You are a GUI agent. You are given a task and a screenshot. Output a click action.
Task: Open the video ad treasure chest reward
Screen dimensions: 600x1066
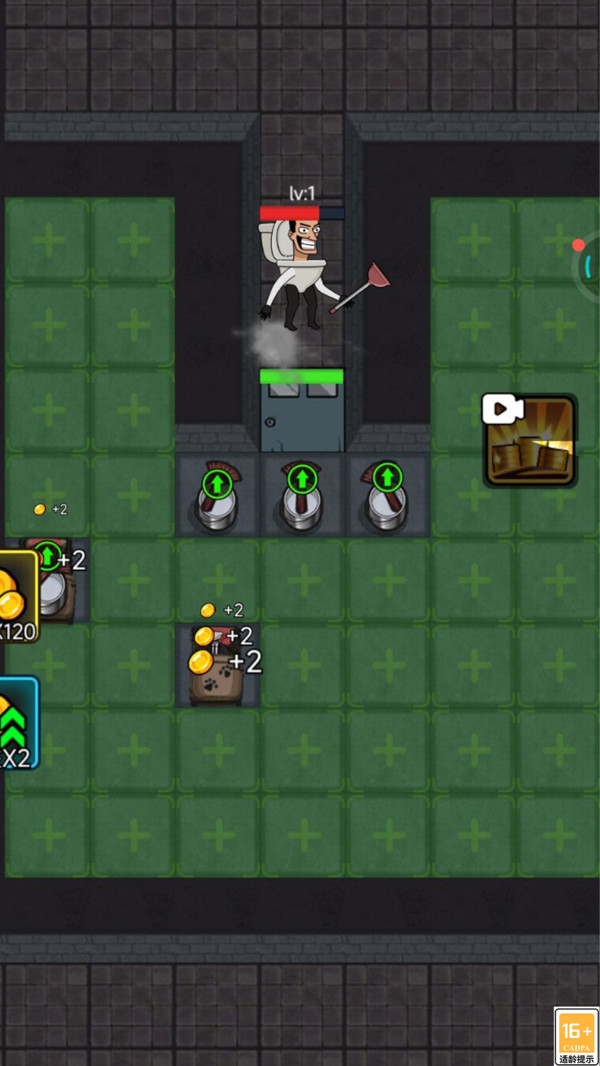click(530, 441)
